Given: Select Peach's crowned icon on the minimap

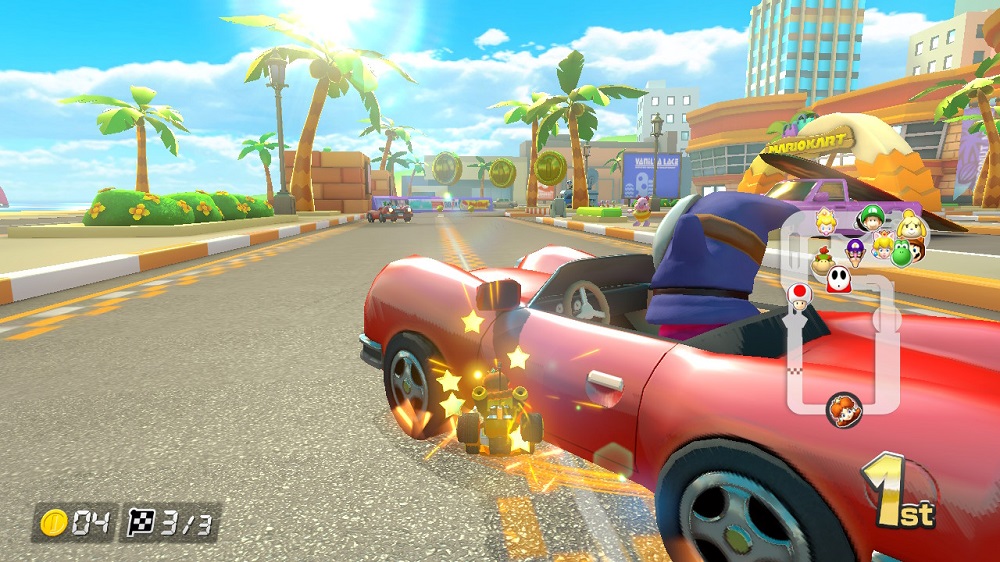Looking at the screenshot, I should (827, 222).
